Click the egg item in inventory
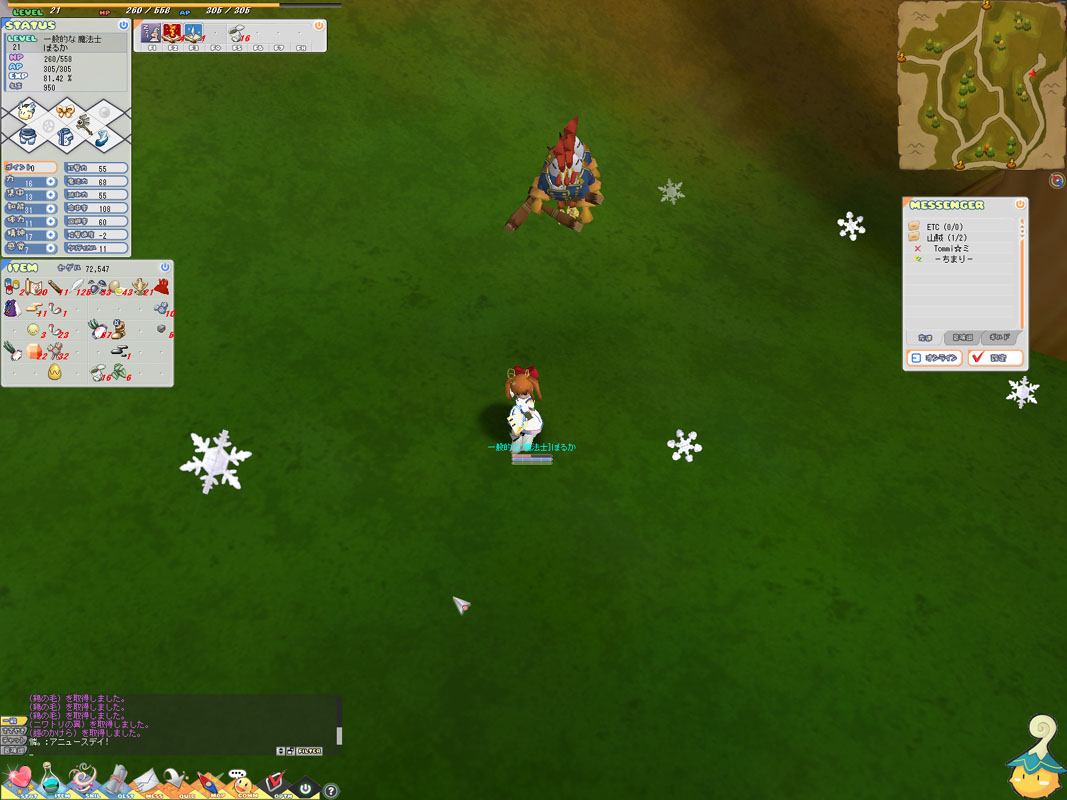 tap(54, 372)
